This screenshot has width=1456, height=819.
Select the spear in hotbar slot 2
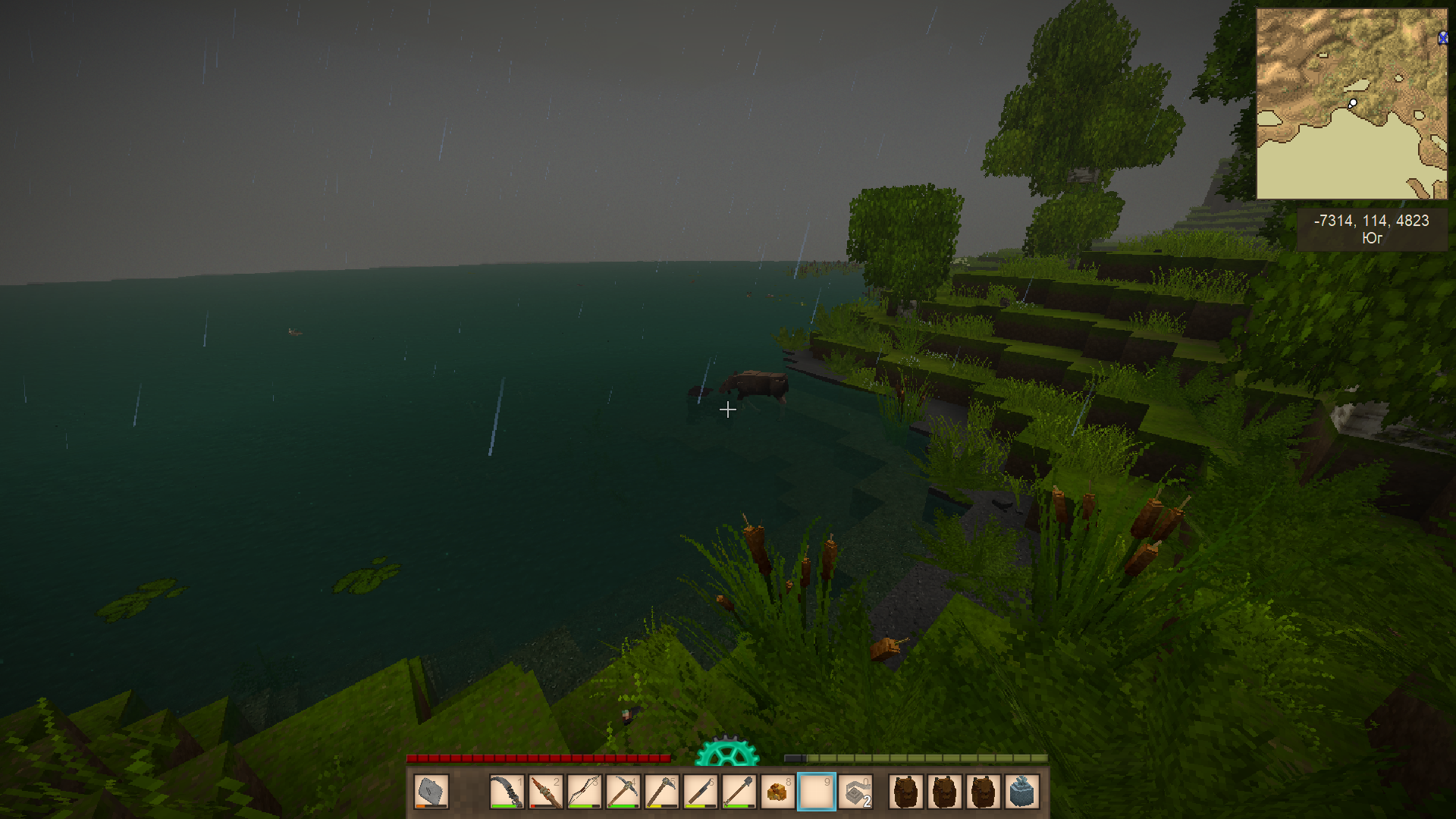(x=545, y=792)
